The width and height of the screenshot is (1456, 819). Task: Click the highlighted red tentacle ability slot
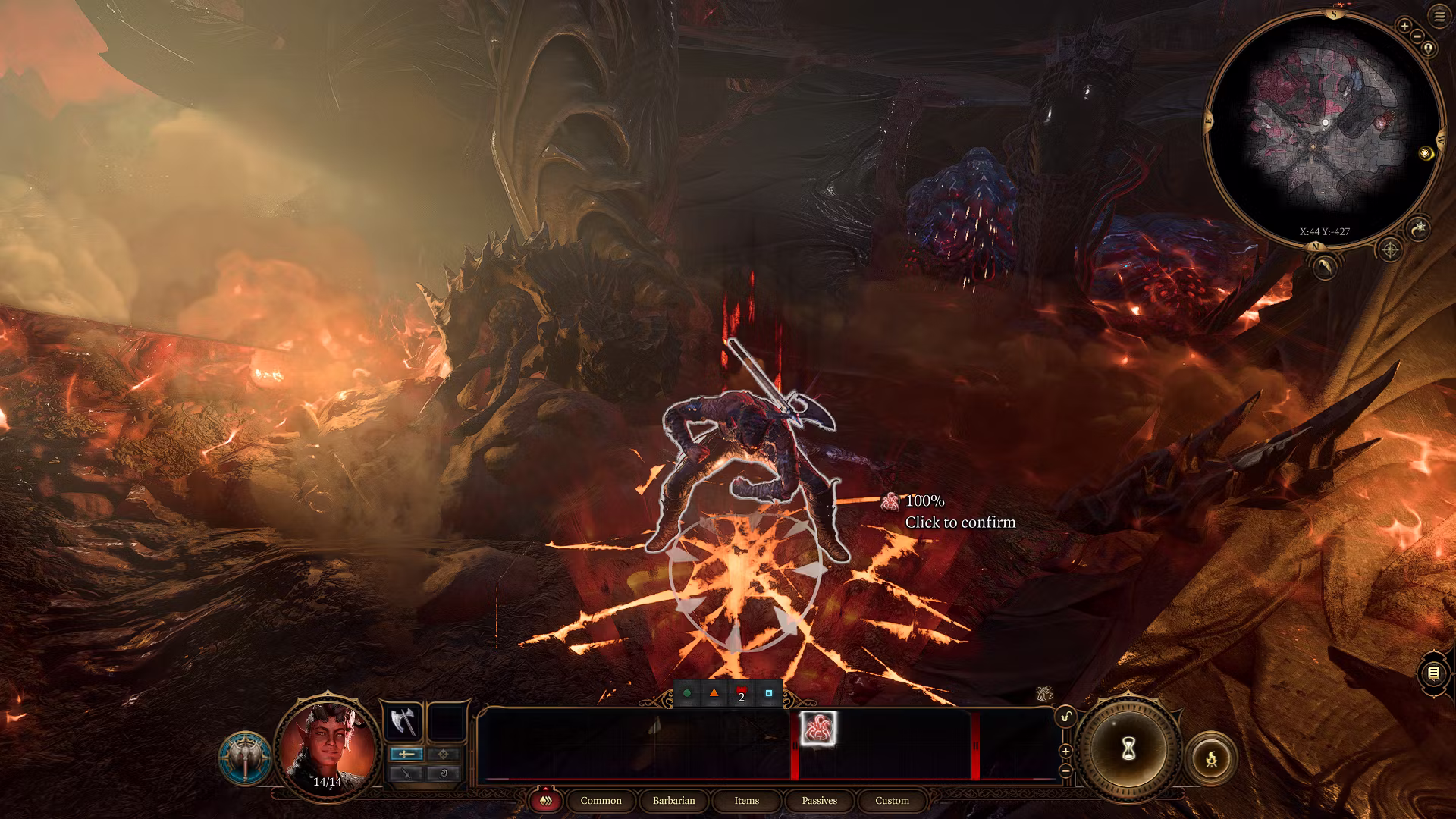(818, 729)
